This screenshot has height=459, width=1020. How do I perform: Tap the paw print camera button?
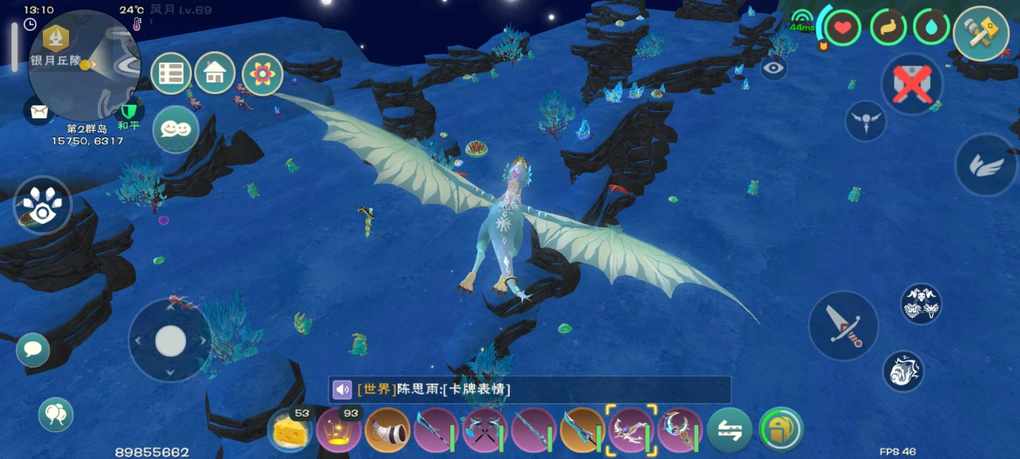point(41,204)
